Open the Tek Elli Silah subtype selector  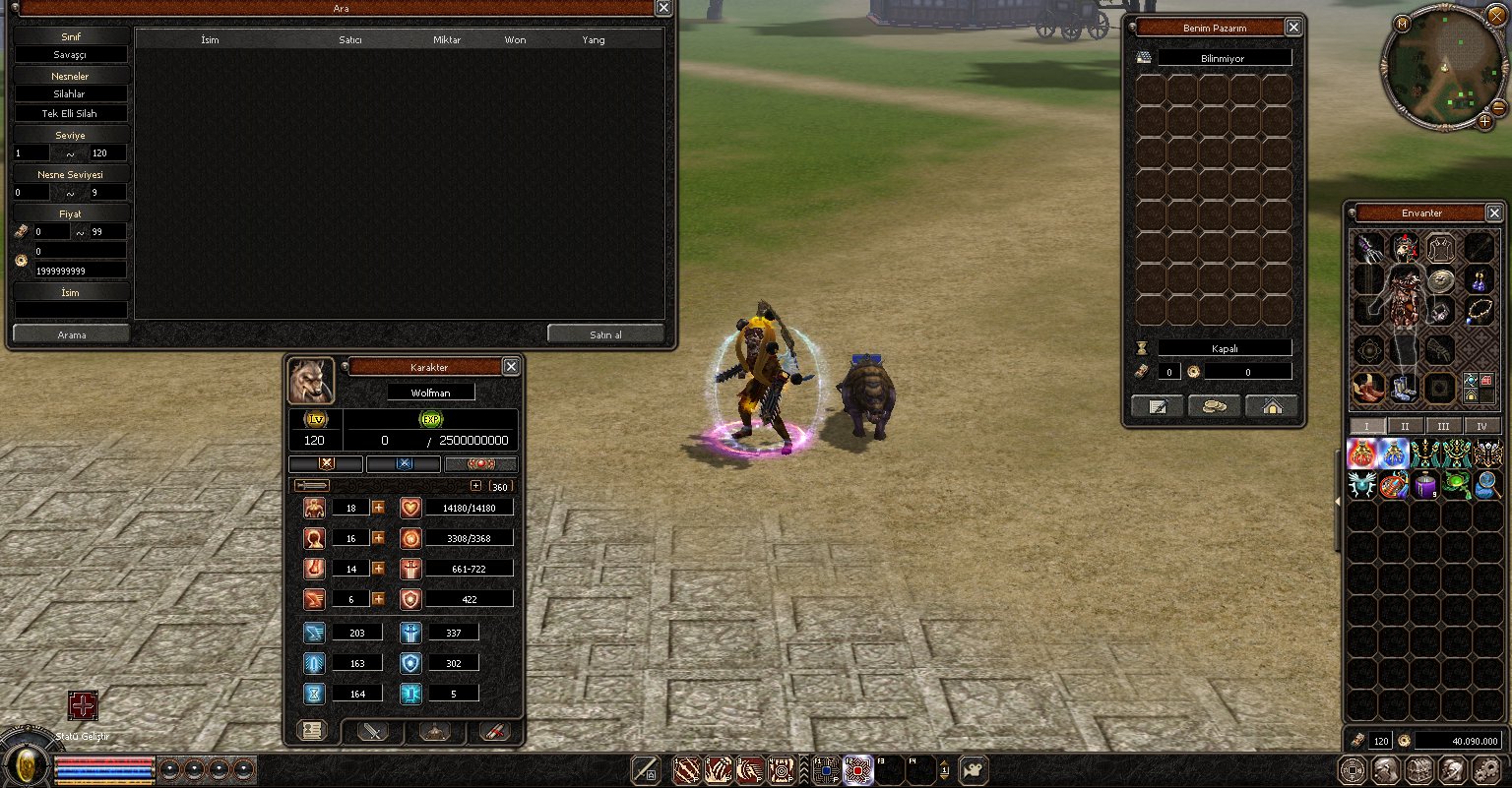tap(71, 113)
